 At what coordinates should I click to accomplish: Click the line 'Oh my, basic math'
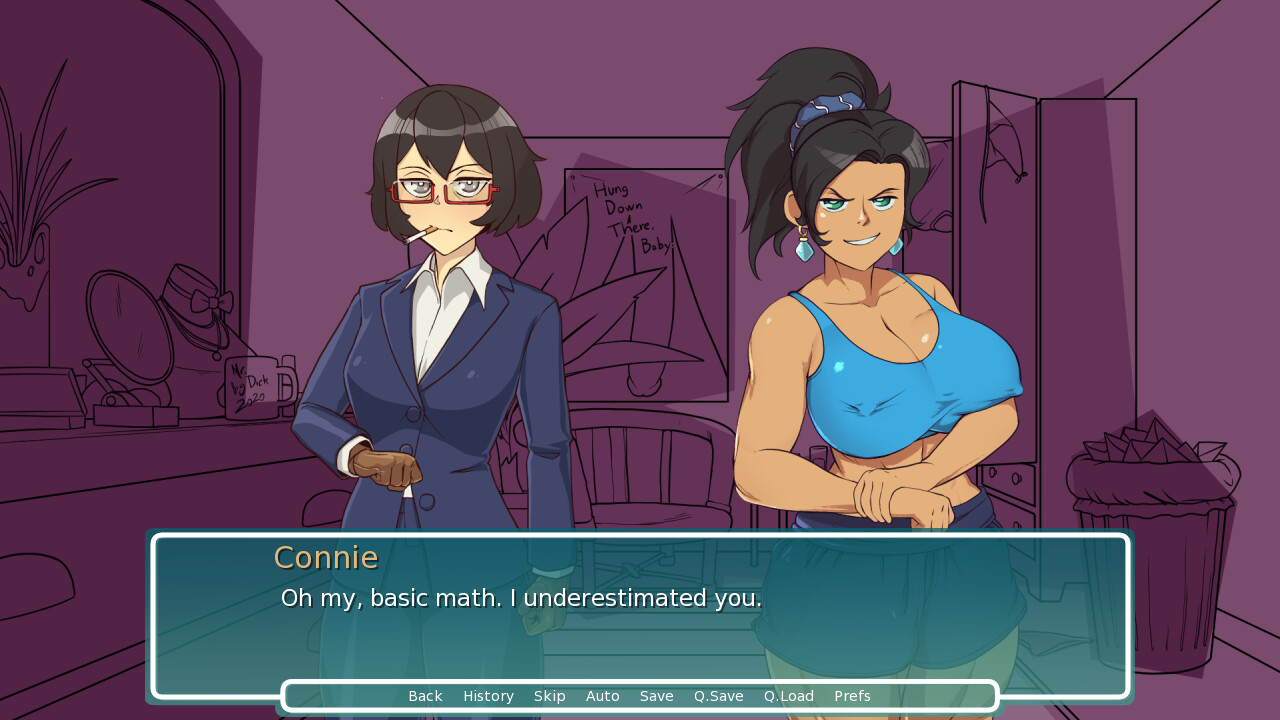click(x=520, y=598)
